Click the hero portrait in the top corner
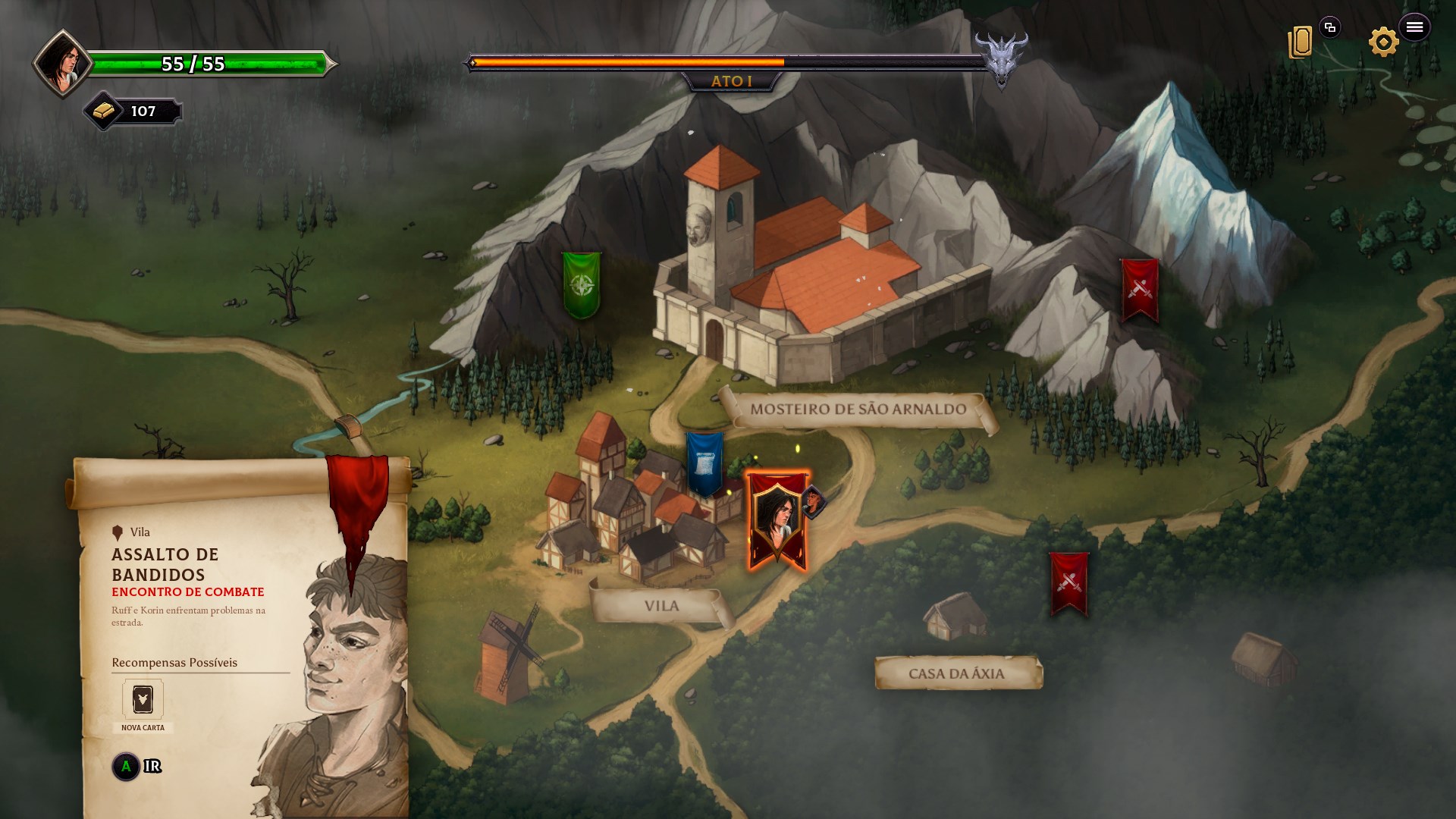This screenshot has width=1456, height=819. 61,64
